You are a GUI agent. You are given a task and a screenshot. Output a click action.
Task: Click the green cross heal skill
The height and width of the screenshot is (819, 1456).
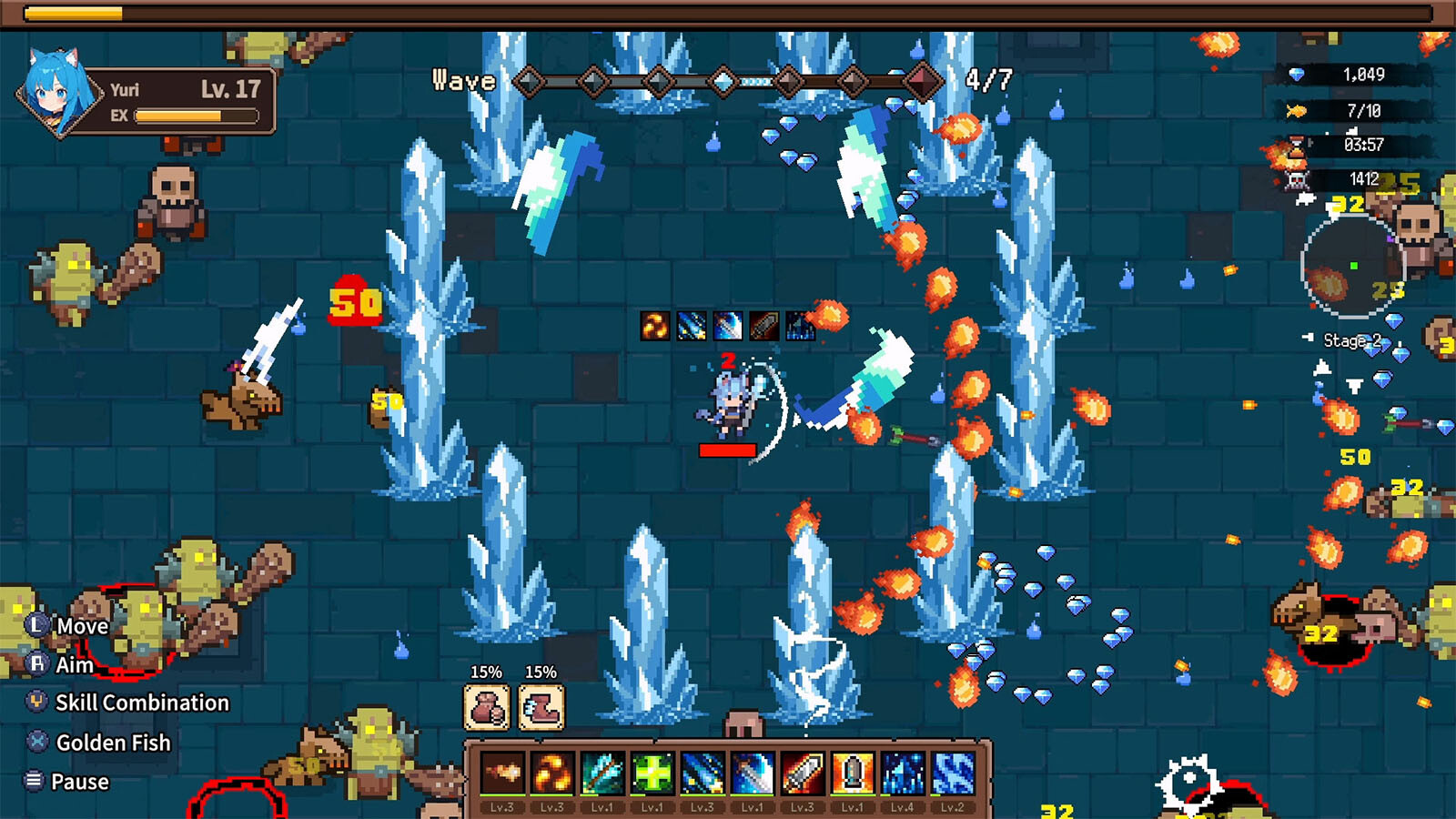pyautogui.click(x=652, y=774)
